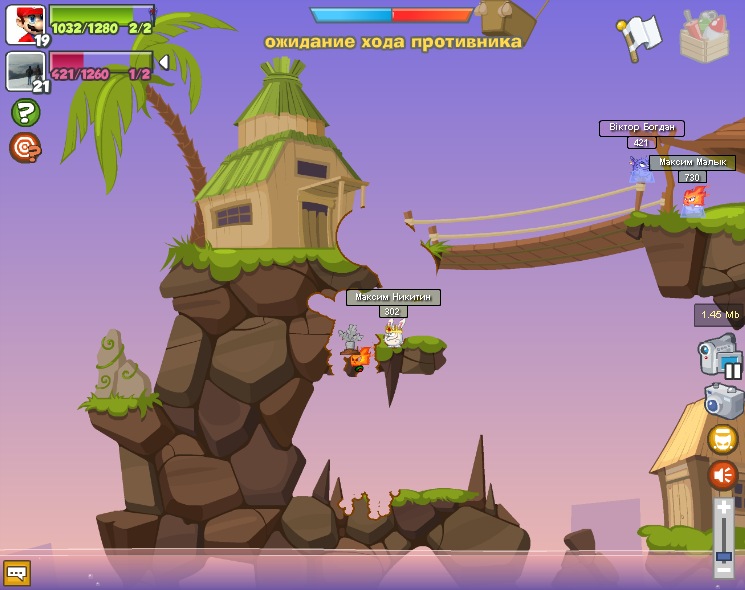
Task: Select the opponent's photo avatar
Action: coord(25,71)
